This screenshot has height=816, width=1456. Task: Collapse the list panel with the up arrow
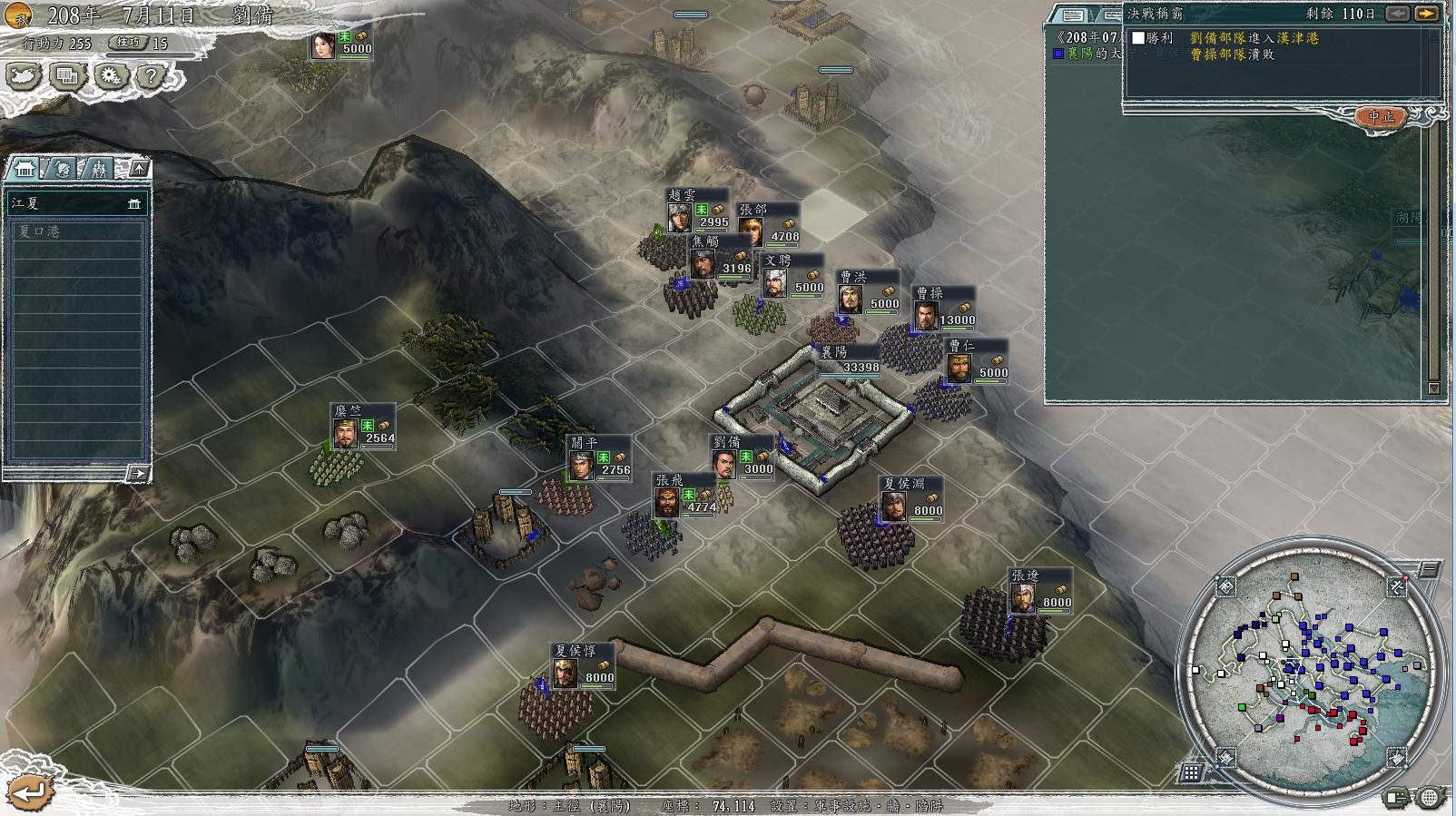(x=139, y=169)
